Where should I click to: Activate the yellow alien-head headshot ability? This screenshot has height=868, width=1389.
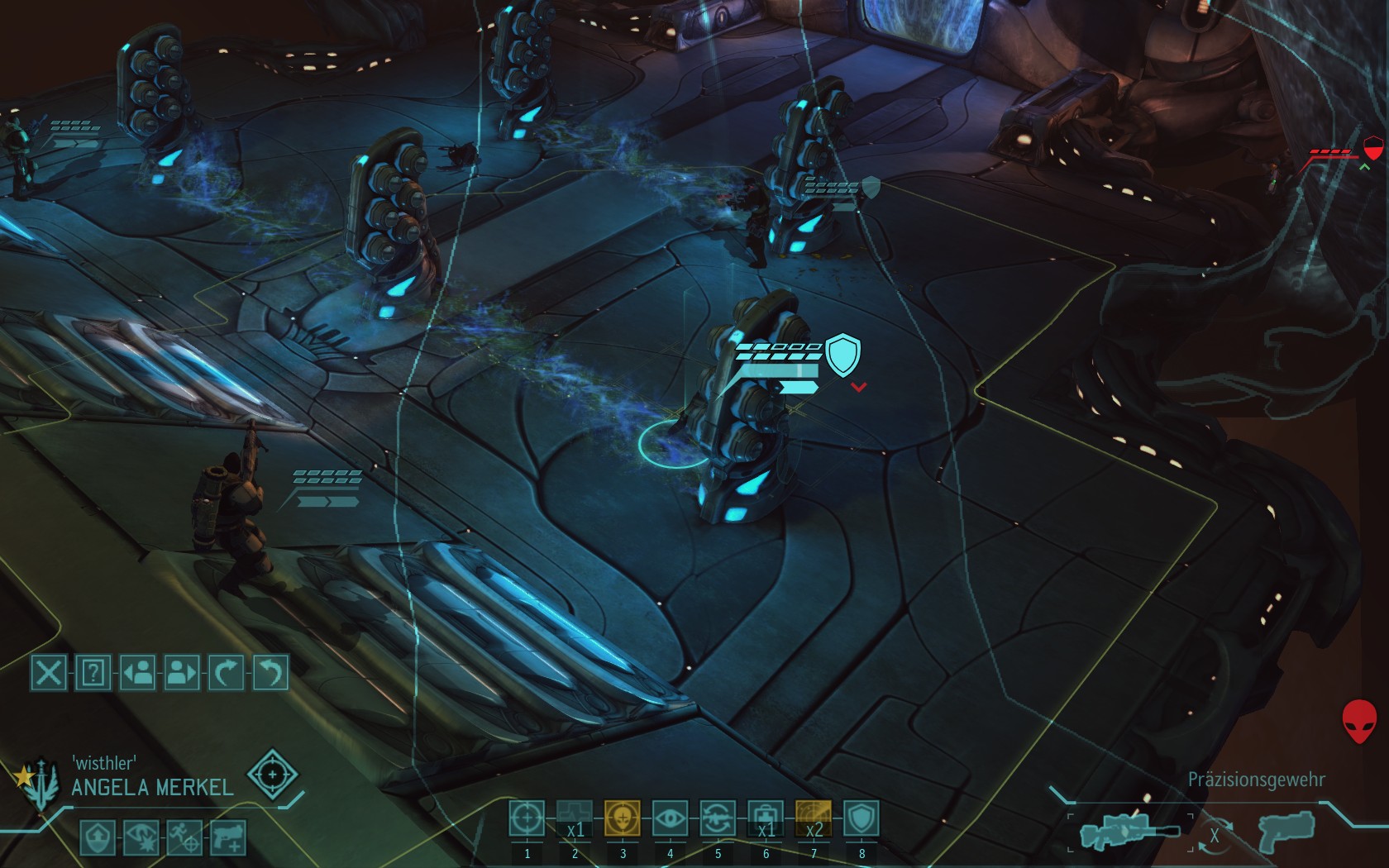[x=623, y=819]
